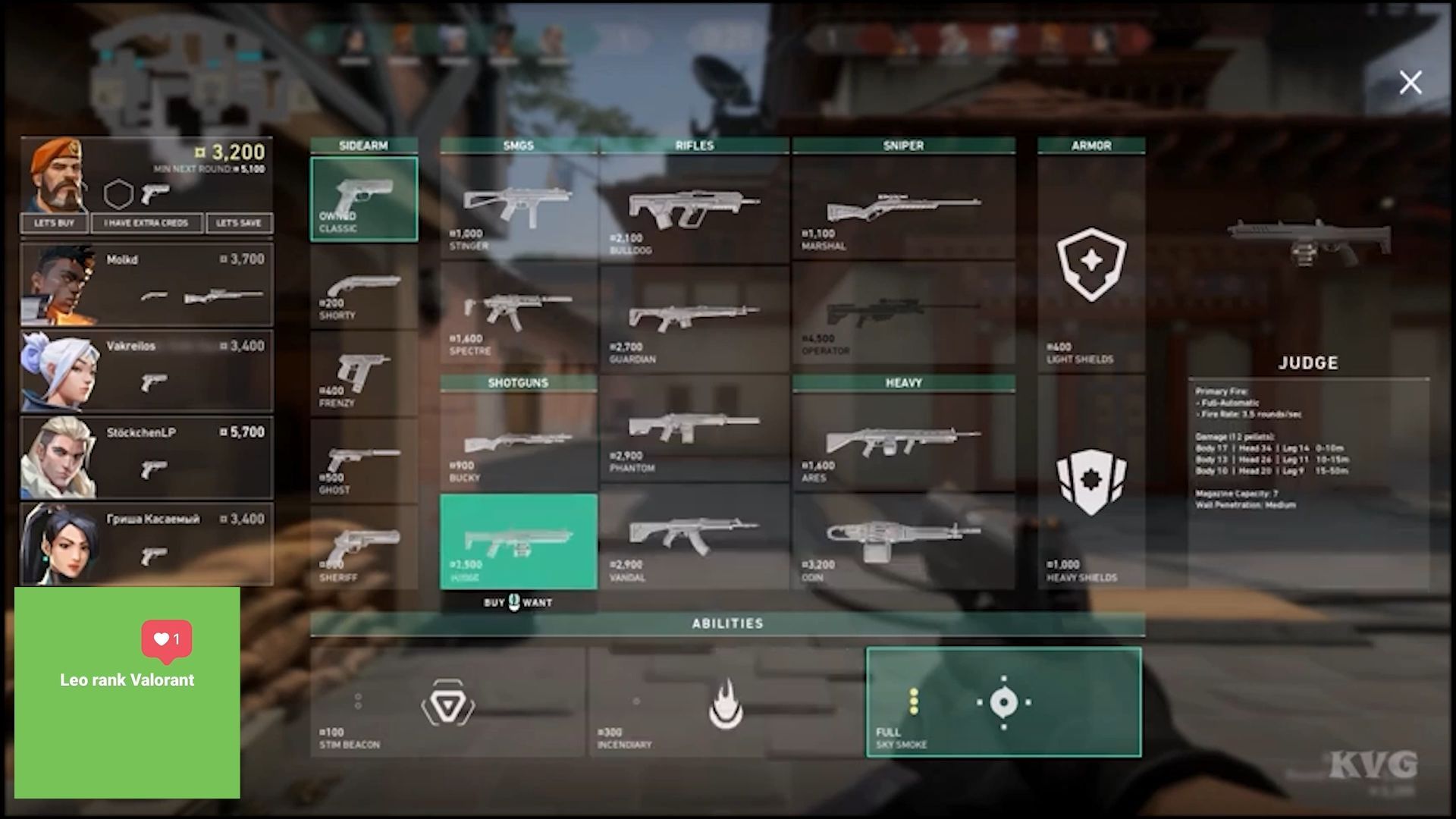
Task: Select the Stinger SMG
Action: coord(518,209)
